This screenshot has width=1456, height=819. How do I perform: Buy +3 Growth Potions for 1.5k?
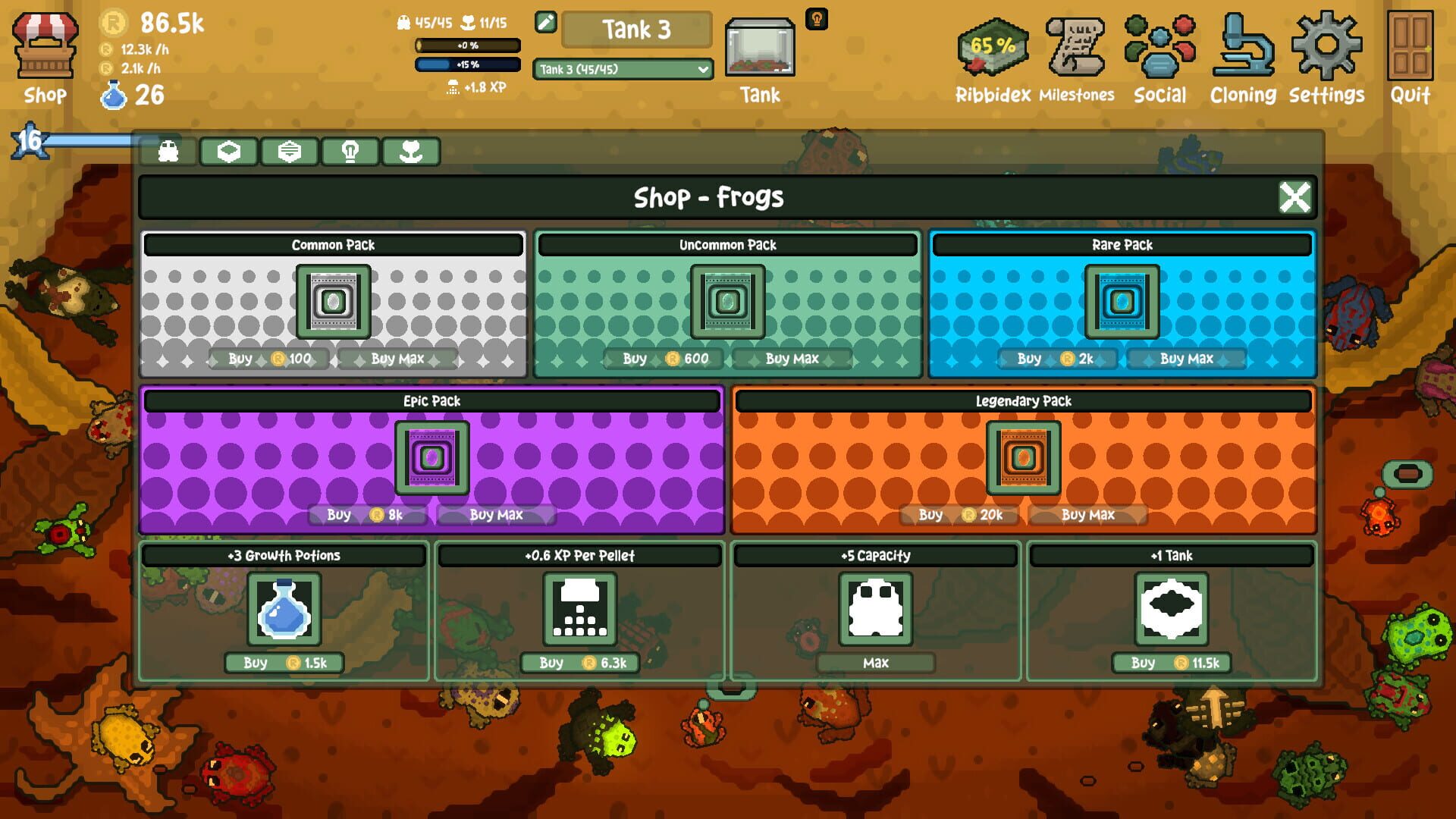(x=282, y=663)
